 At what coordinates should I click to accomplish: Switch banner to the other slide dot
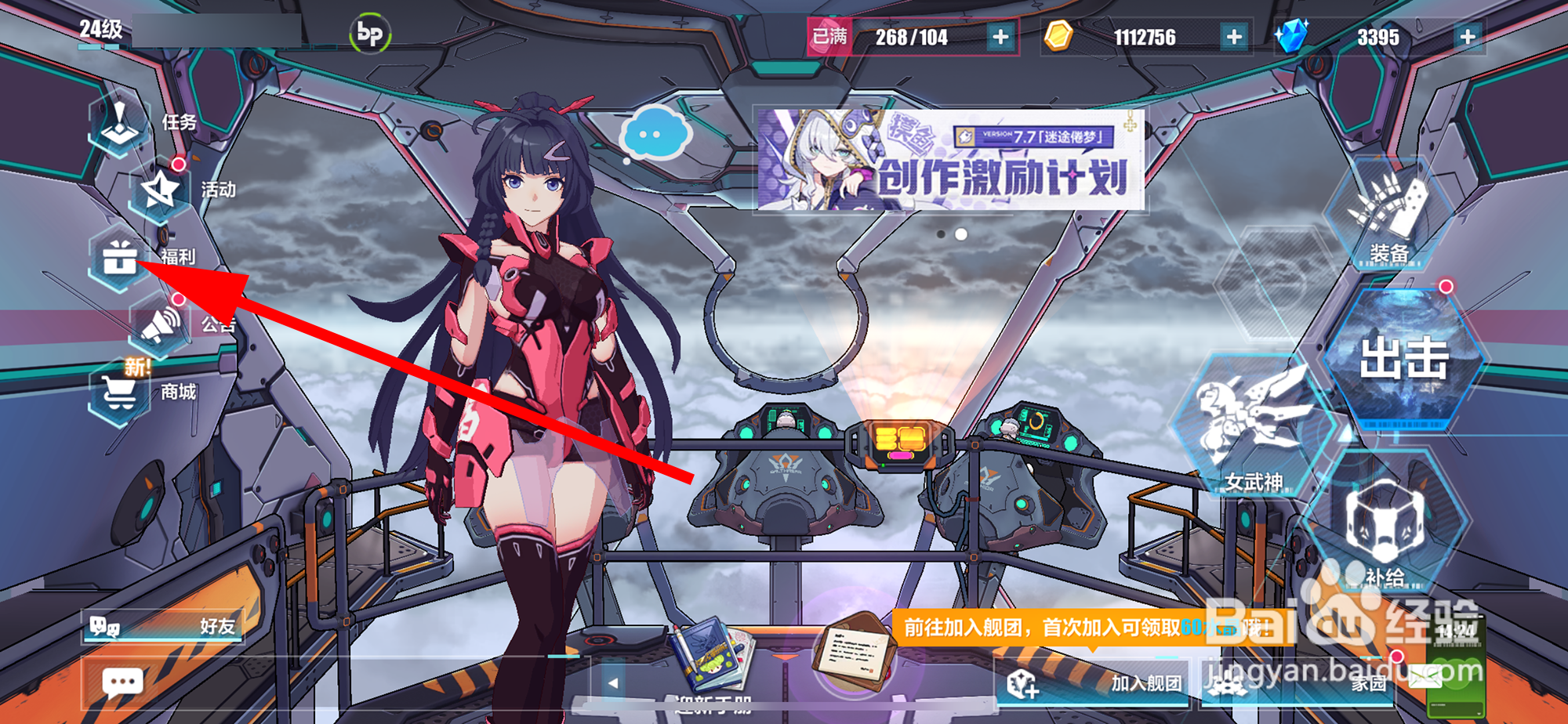(x=940, y=233)
